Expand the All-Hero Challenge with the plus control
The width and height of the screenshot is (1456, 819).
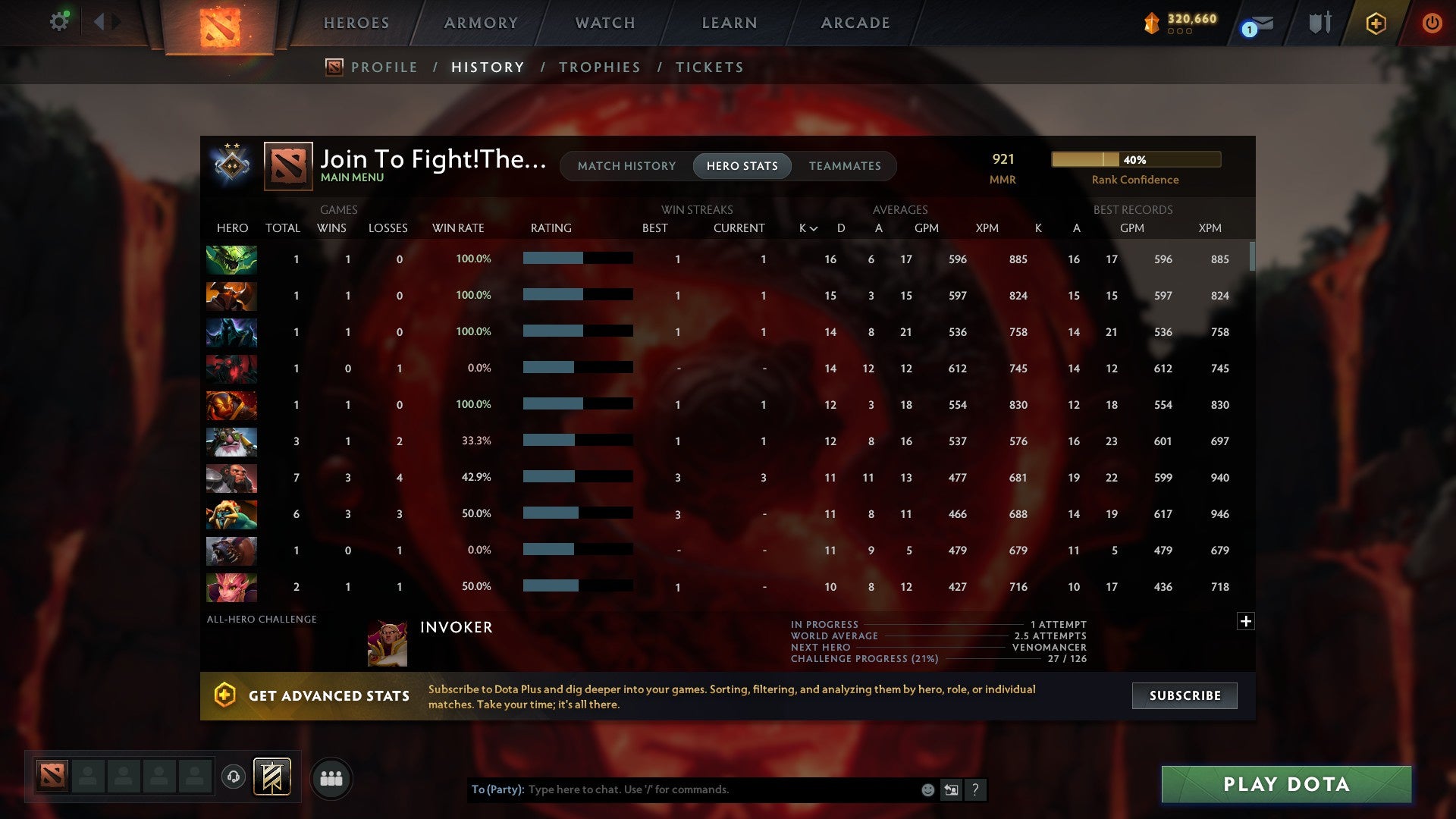tap(1246, 620)
